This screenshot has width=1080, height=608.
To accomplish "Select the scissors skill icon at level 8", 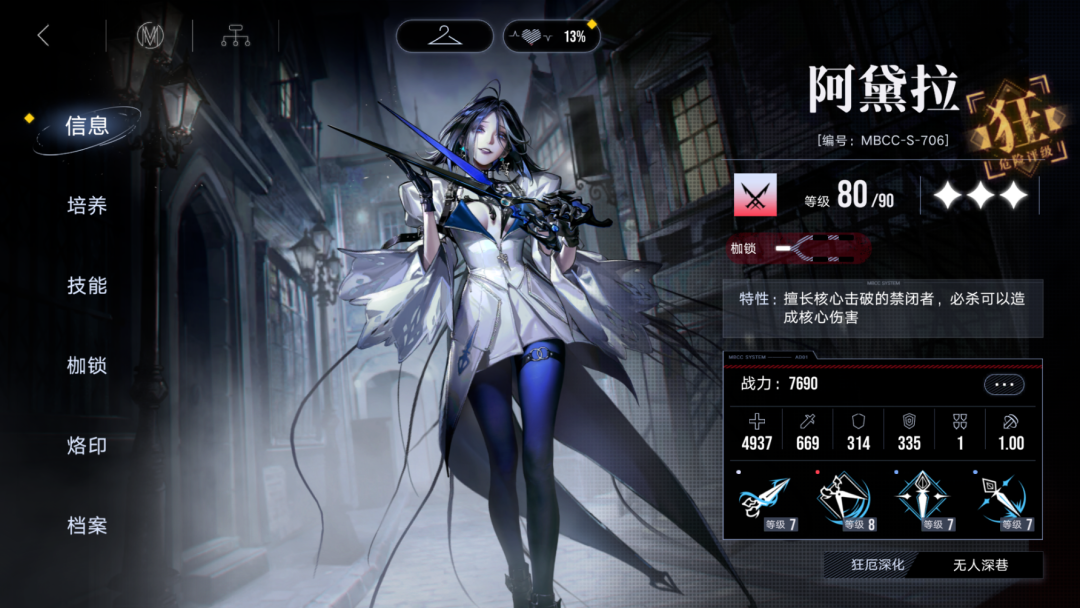I will coord(845,501).
